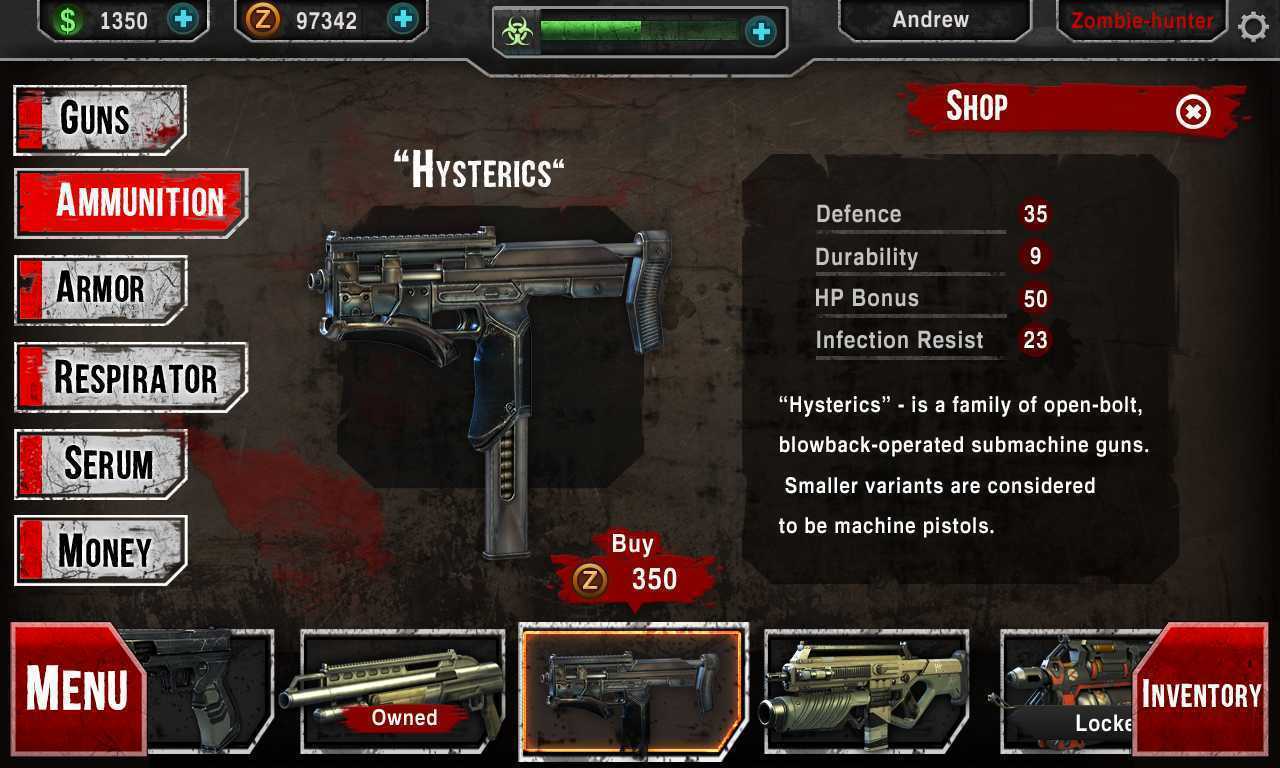The image size is (1280, 768).
Task: Close the Shop screen
Action: (1193, 112)
